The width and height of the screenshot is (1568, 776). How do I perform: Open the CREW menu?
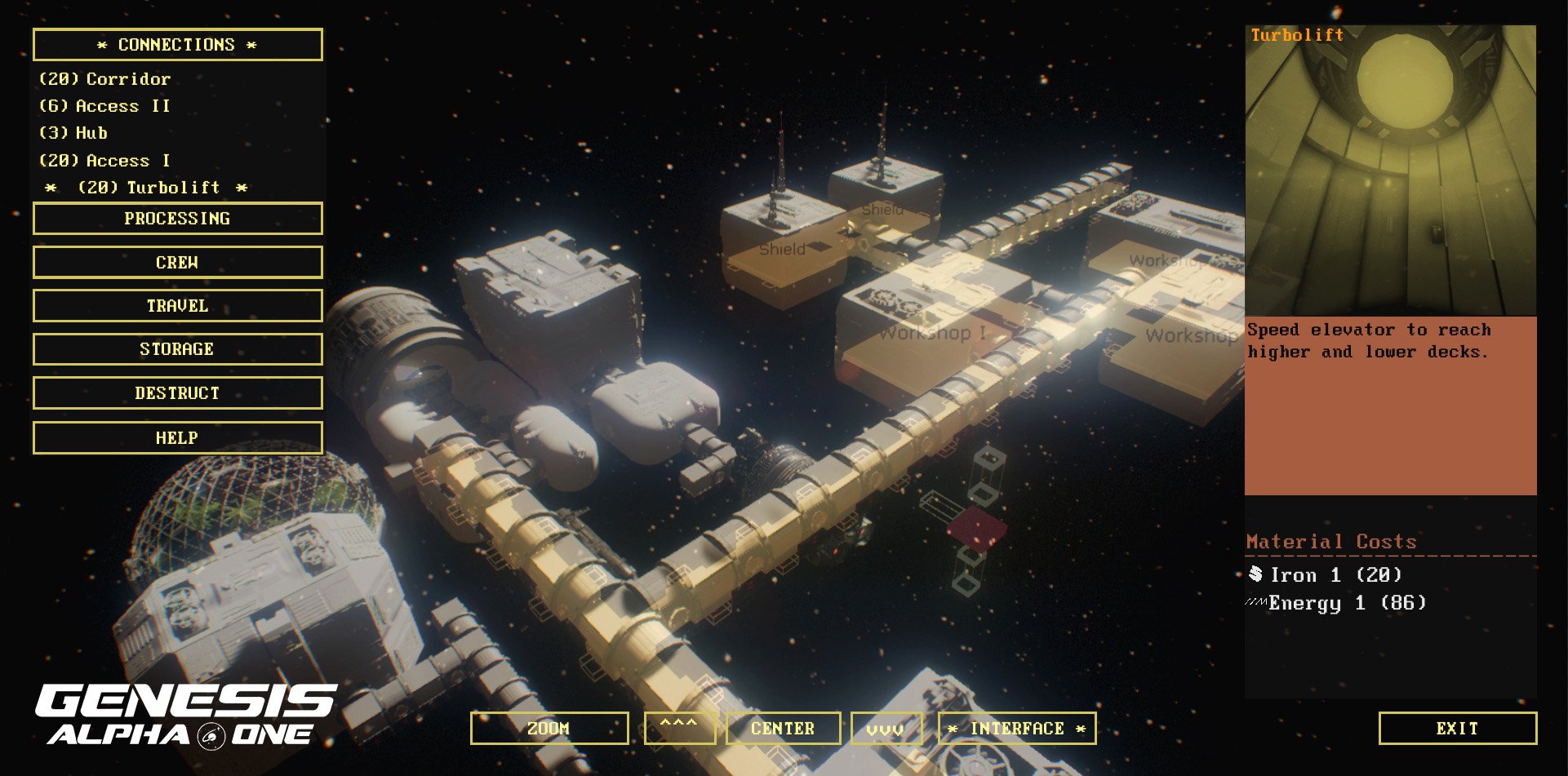click(176, 262)
